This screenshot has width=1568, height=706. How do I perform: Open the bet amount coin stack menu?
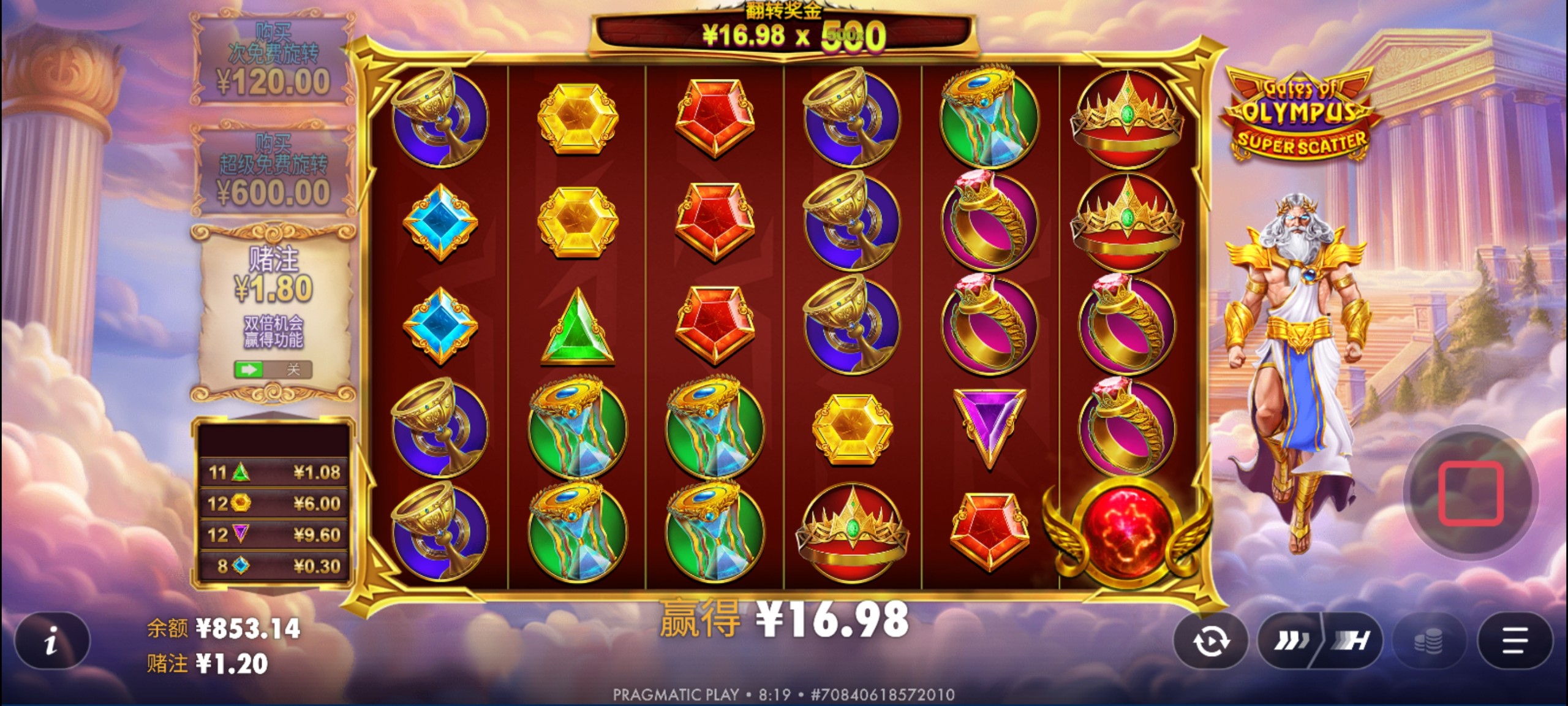coord(1428,641)
